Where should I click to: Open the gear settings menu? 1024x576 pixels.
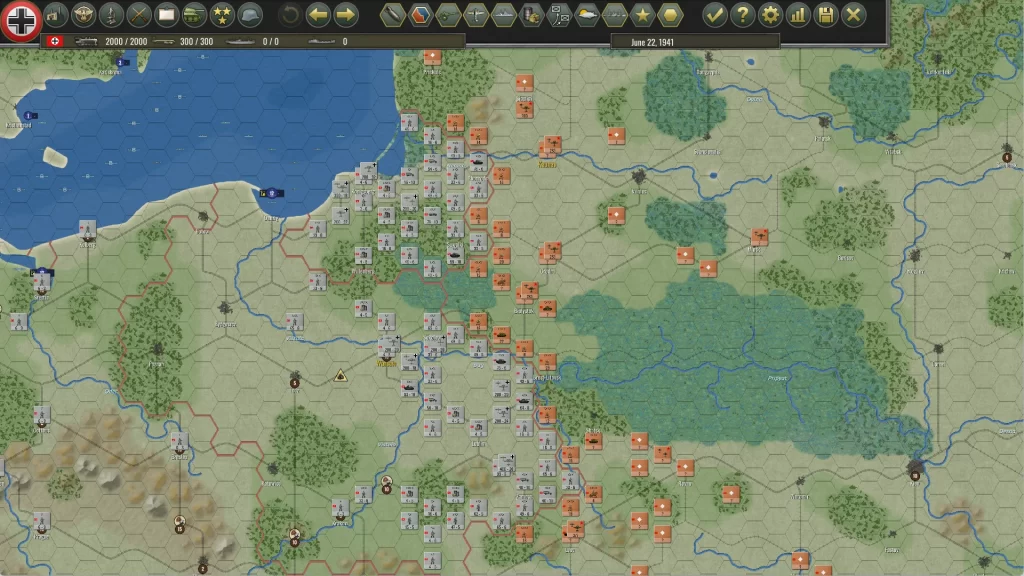pos(770,15)
